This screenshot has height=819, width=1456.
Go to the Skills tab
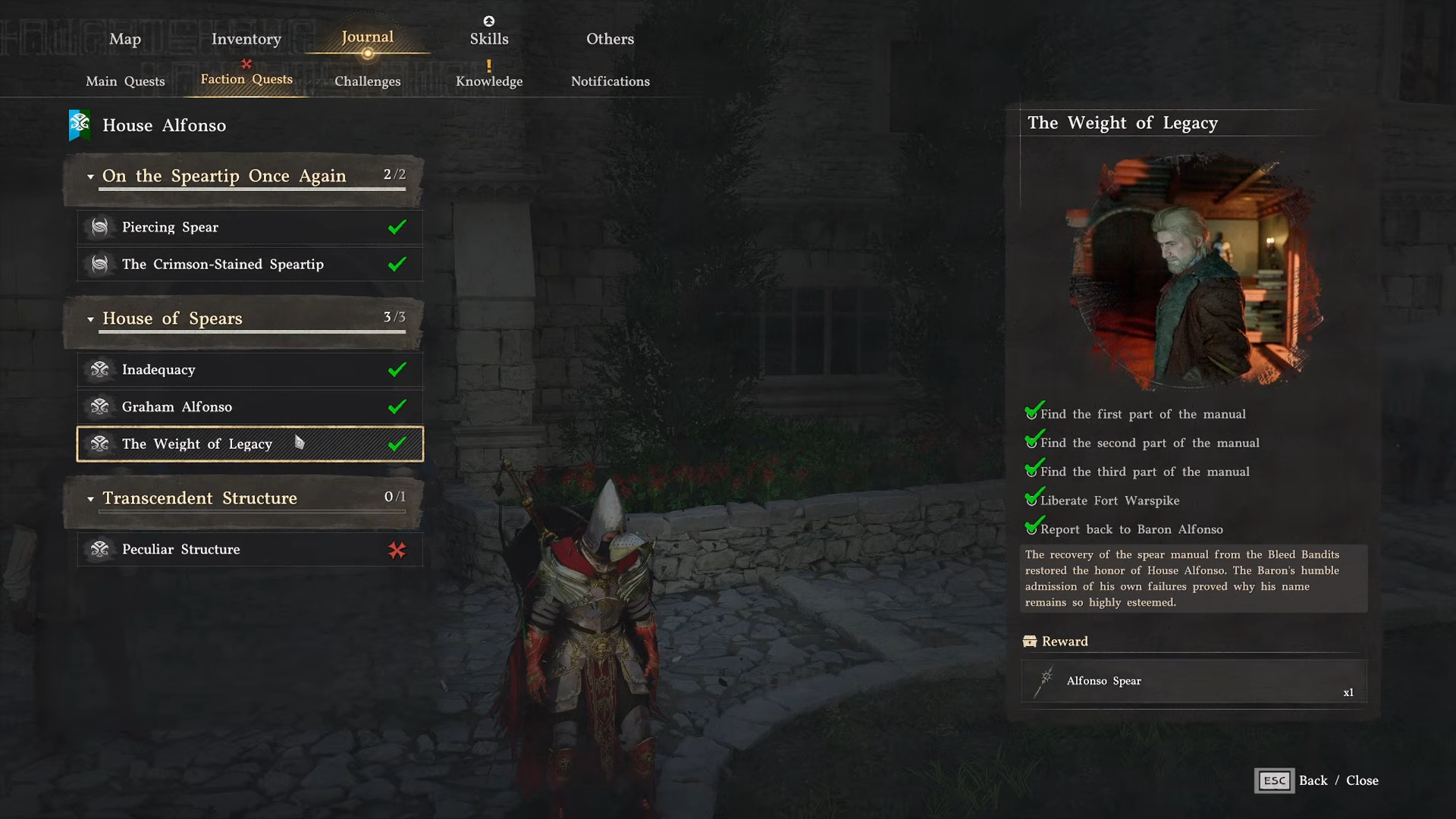click(489, 39)
